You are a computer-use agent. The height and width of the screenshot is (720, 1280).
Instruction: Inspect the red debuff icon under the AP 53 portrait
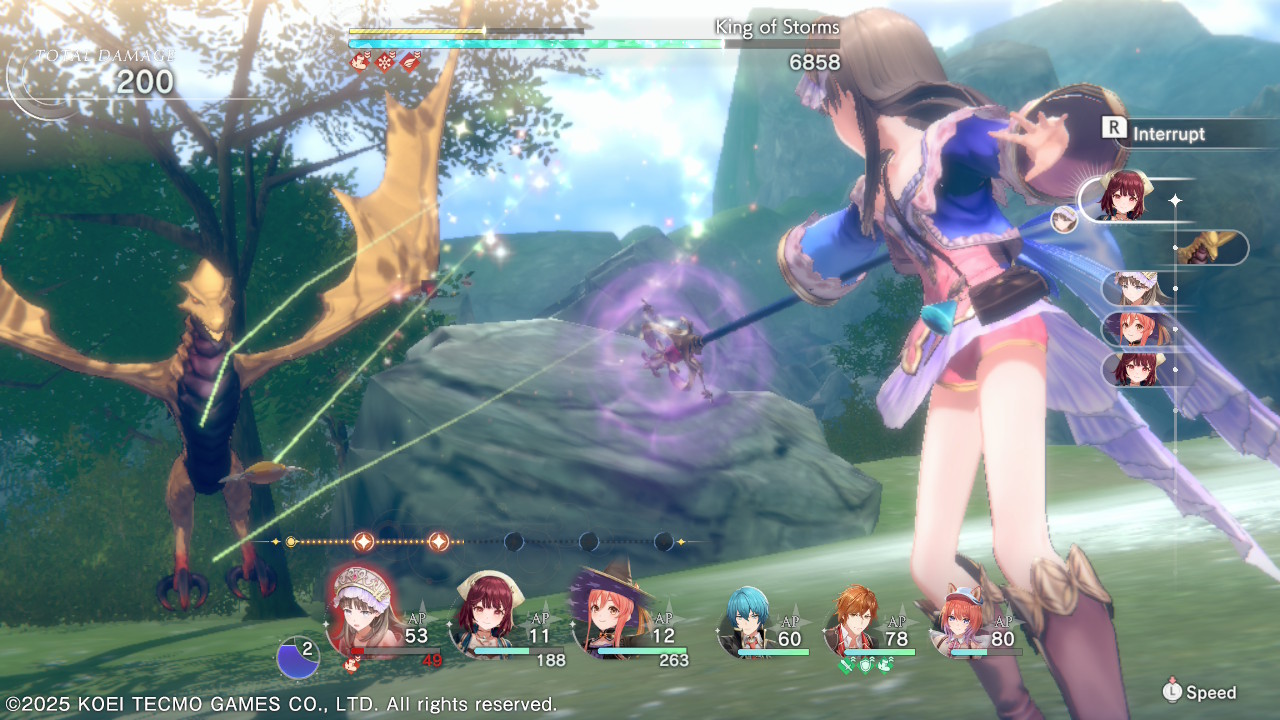point(352,663)
